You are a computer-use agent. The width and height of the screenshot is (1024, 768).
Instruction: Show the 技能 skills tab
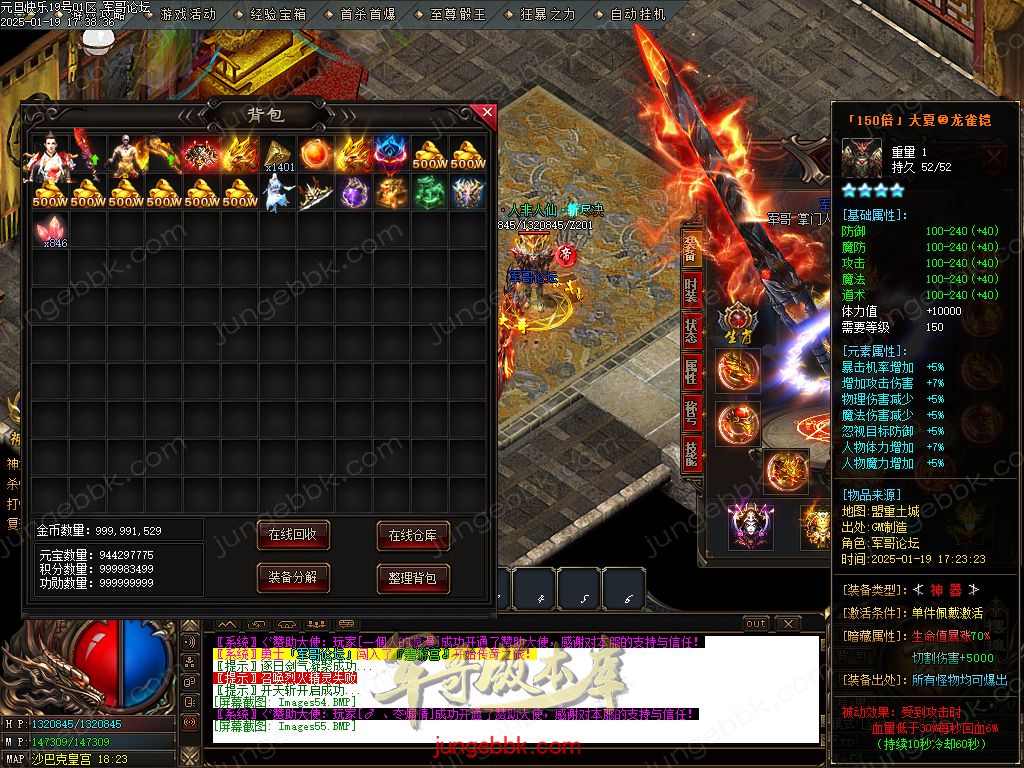click(691, 453)
